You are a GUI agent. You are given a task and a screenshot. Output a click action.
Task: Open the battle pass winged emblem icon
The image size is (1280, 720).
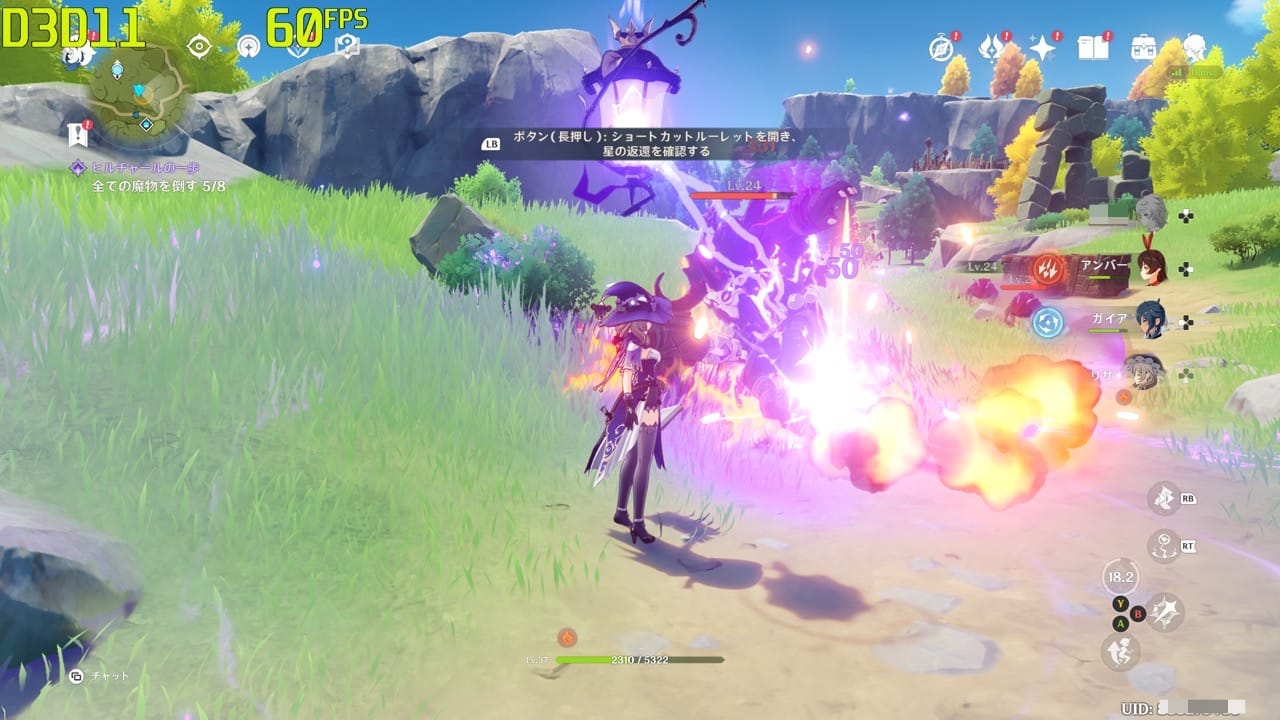(991, 47)
